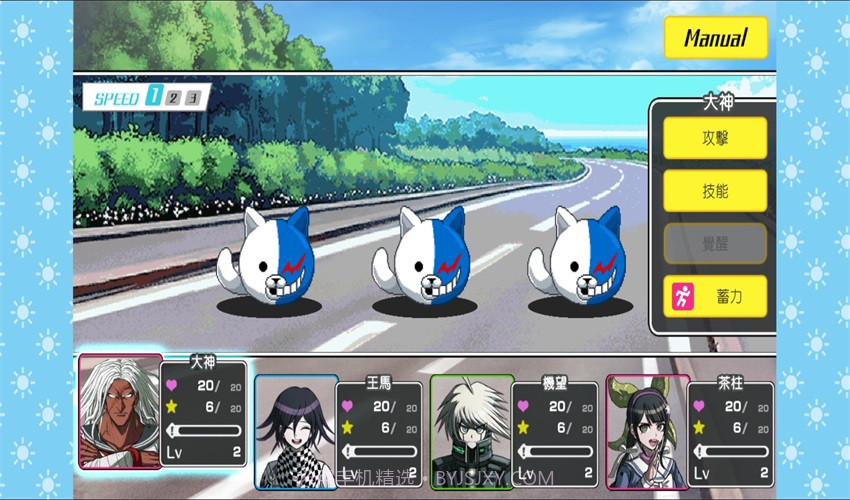This screenshot has width=850, height=500.
Task: Select the 機望 character portrait
Action: coord(471,432)
